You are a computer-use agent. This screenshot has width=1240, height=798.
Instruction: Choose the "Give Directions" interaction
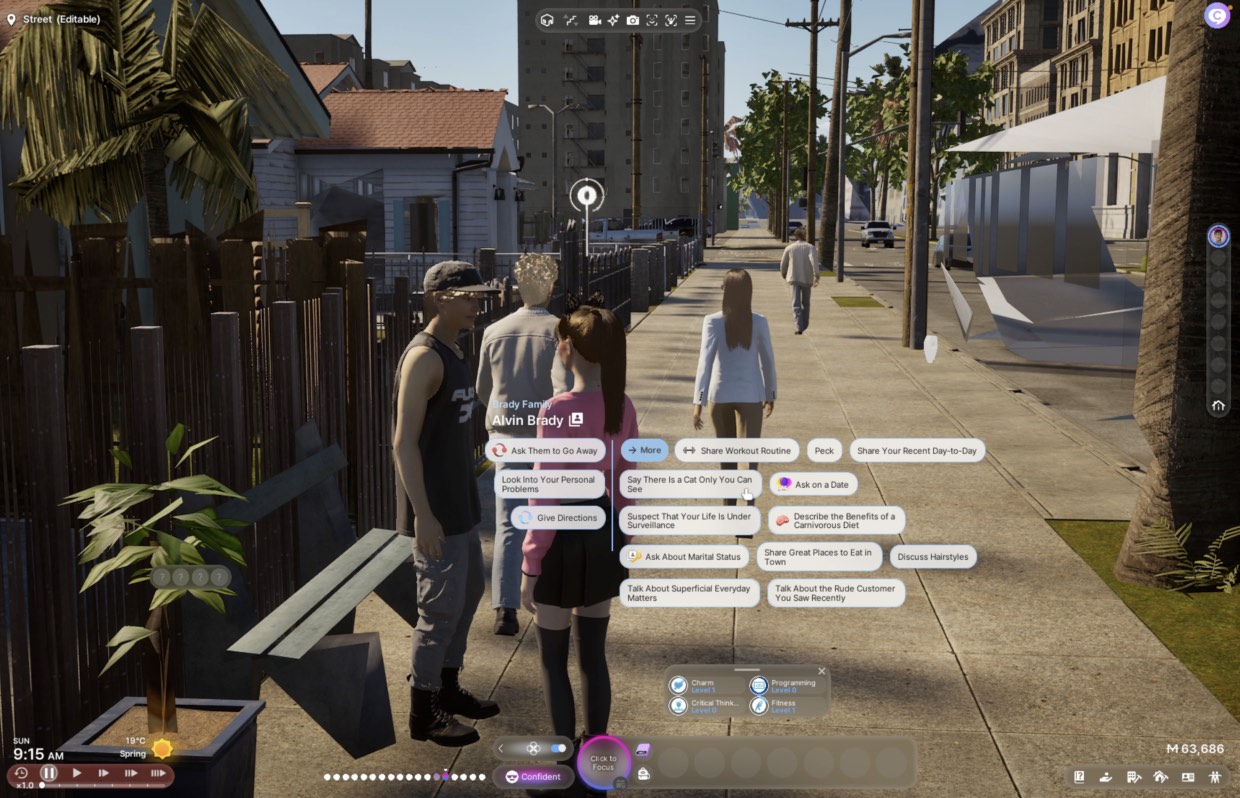coord(558,518)
